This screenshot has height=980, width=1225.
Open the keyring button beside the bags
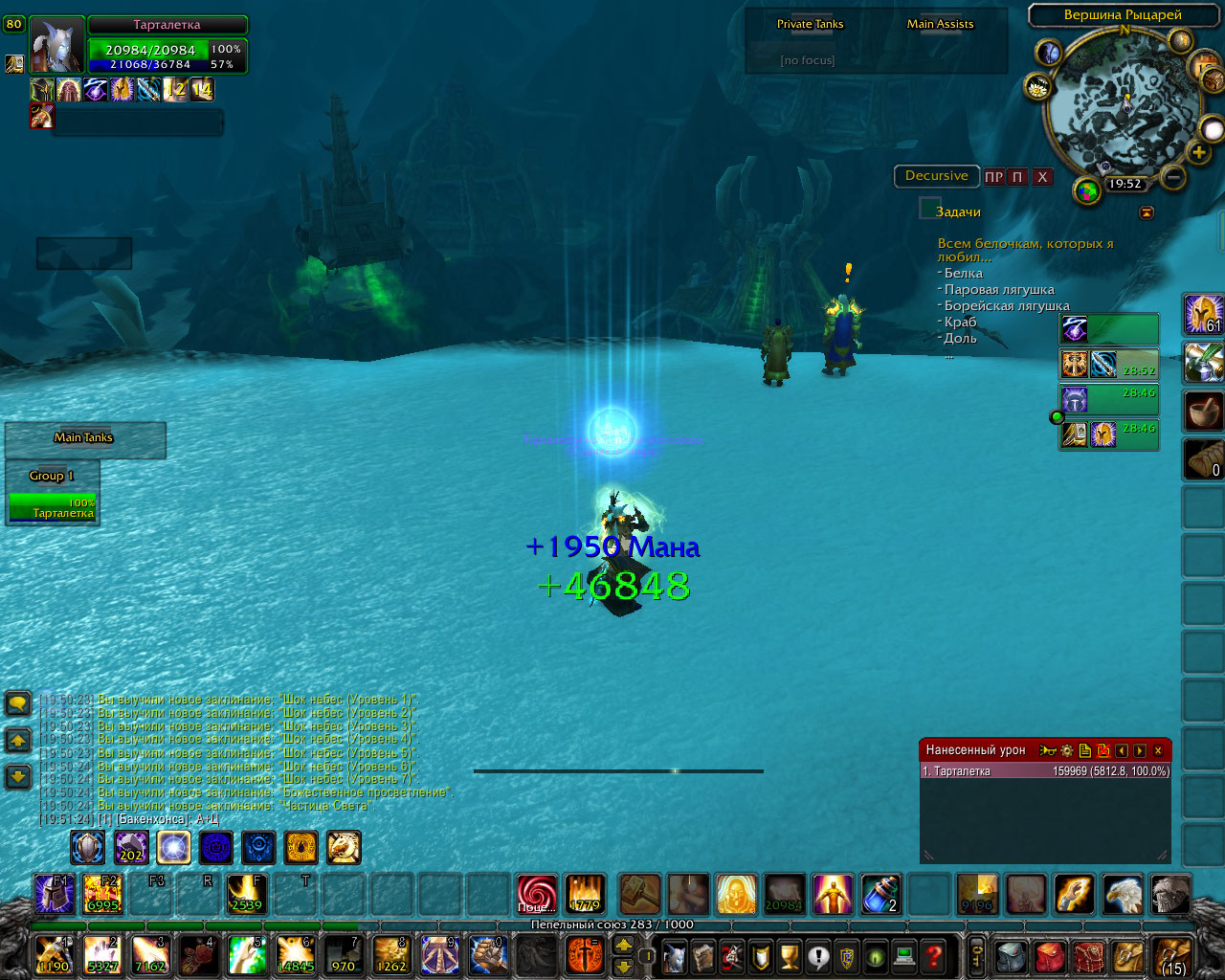977,955
